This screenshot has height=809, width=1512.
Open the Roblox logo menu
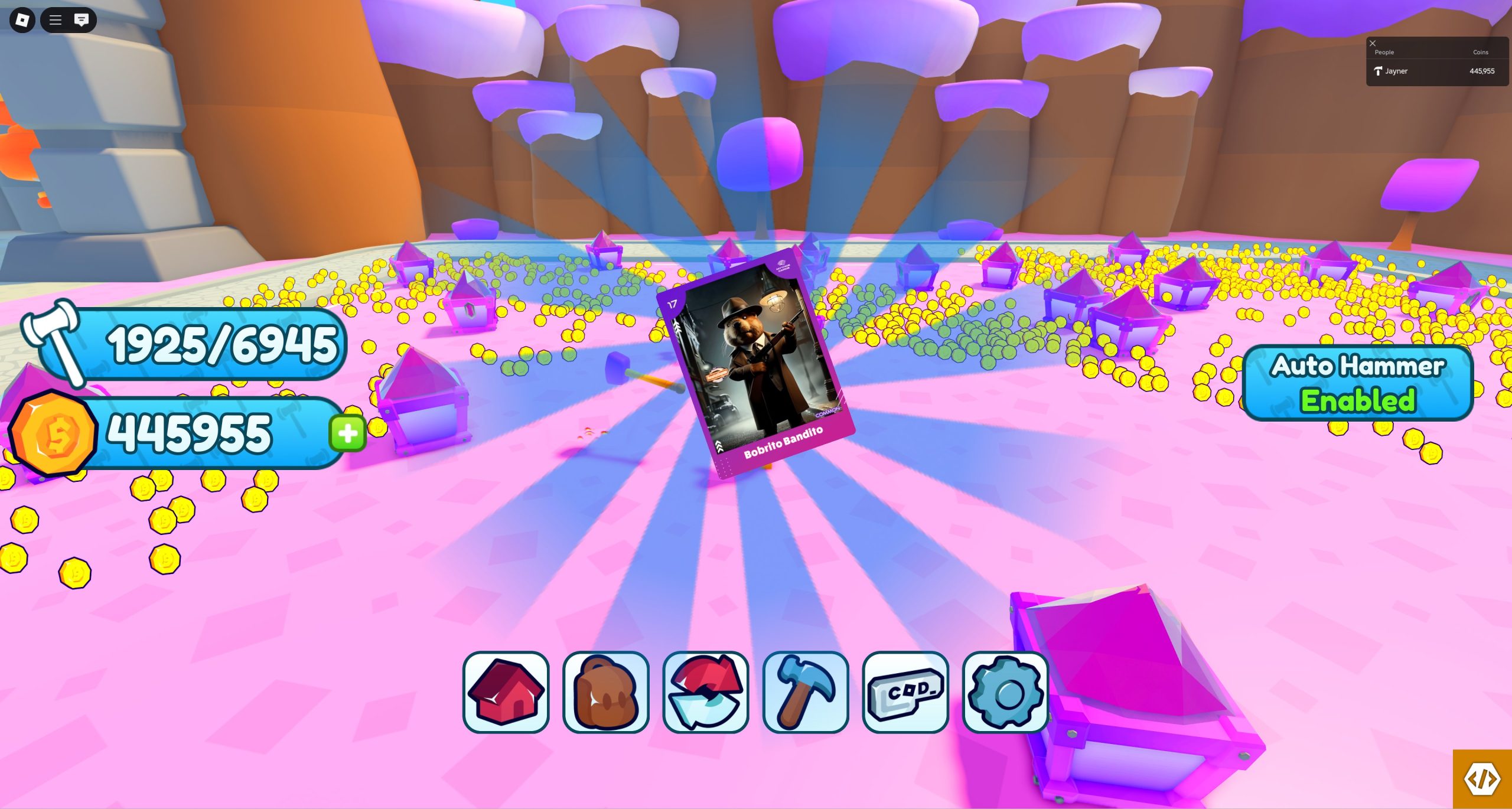[22, 20]
